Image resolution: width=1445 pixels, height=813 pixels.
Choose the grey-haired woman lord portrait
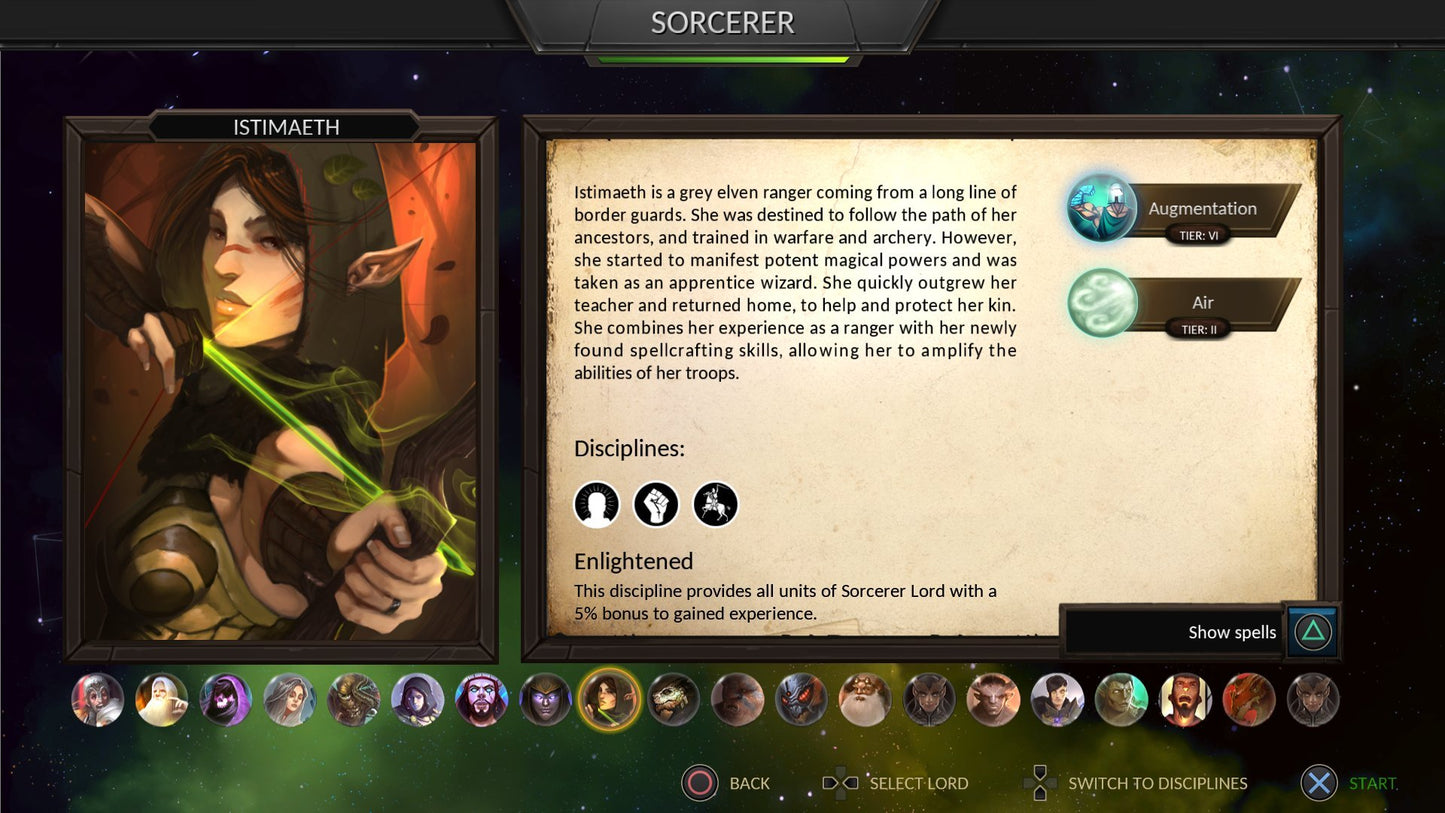289,699
